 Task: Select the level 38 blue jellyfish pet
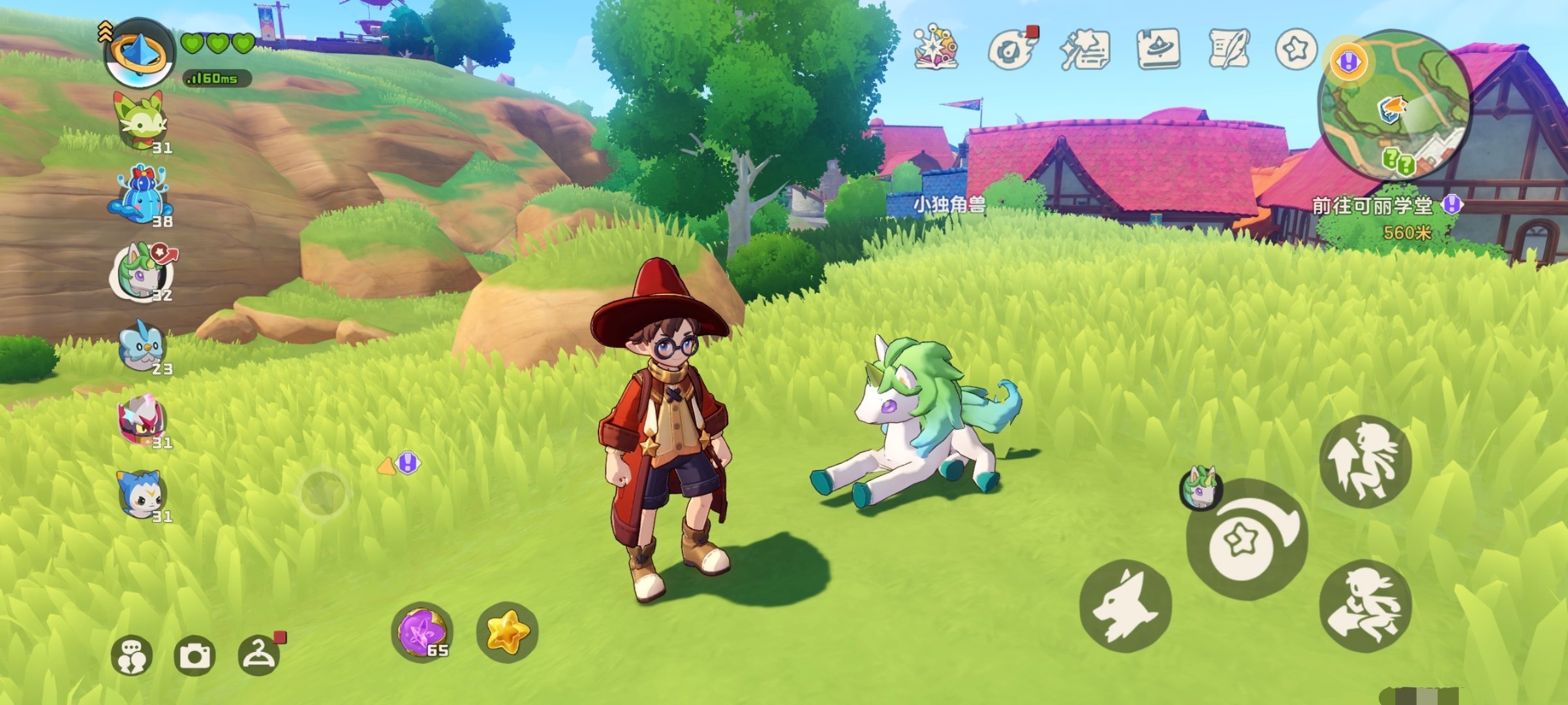(x=140, y=196)
